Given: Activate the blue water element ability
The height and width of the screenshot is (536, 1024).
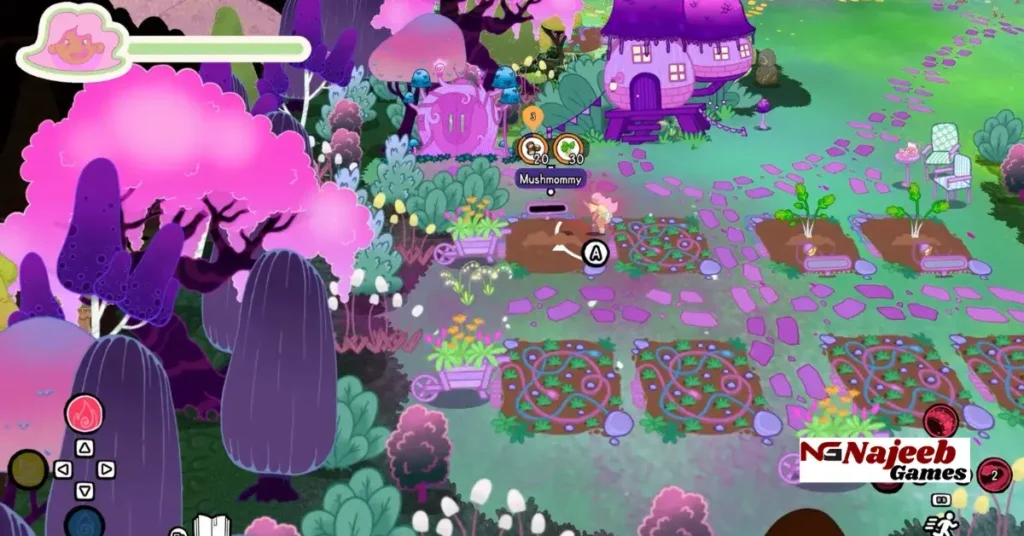Looking at the screenshot, I should (84, 524).
